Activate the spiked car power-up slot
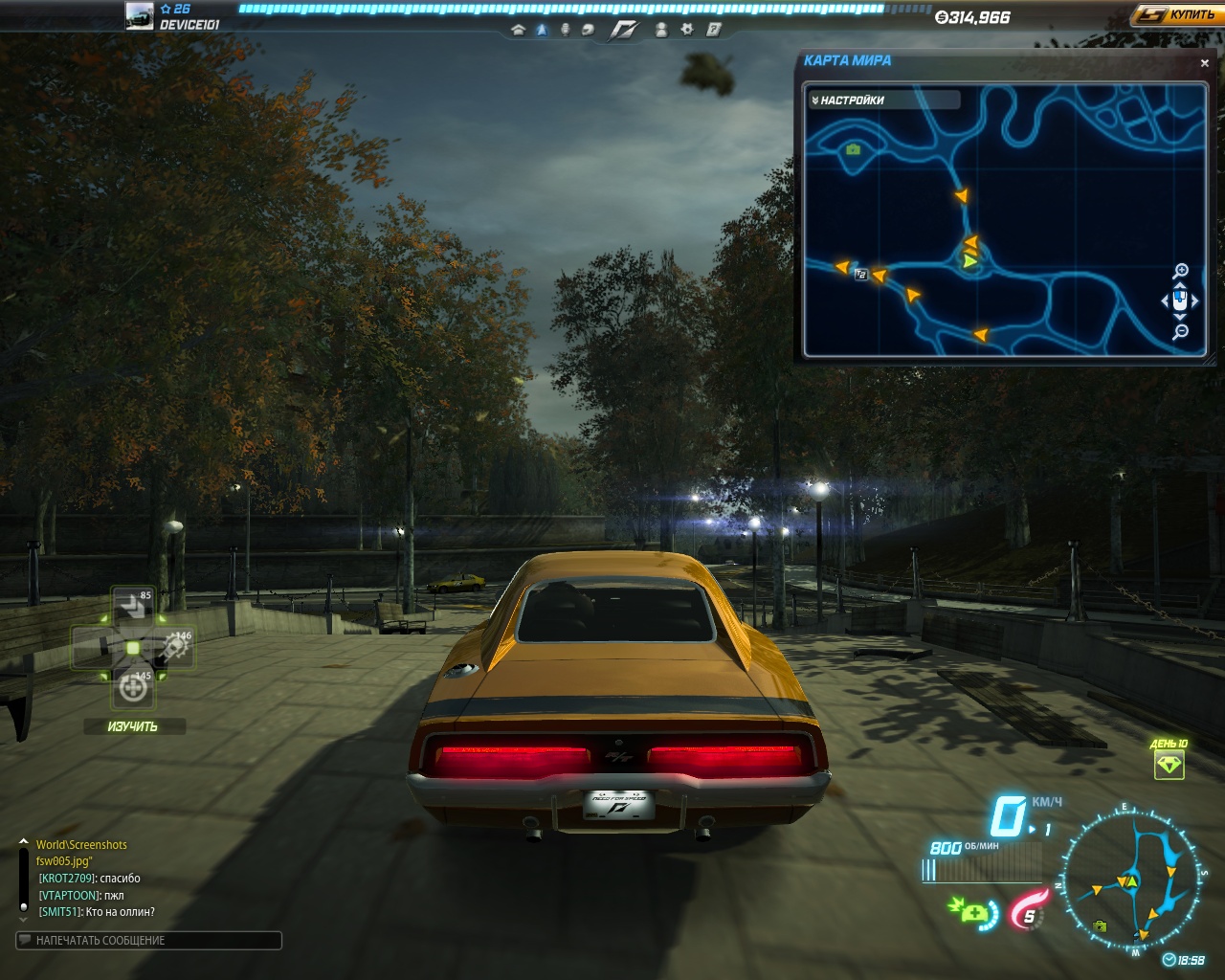 click(x=176, y=647)
